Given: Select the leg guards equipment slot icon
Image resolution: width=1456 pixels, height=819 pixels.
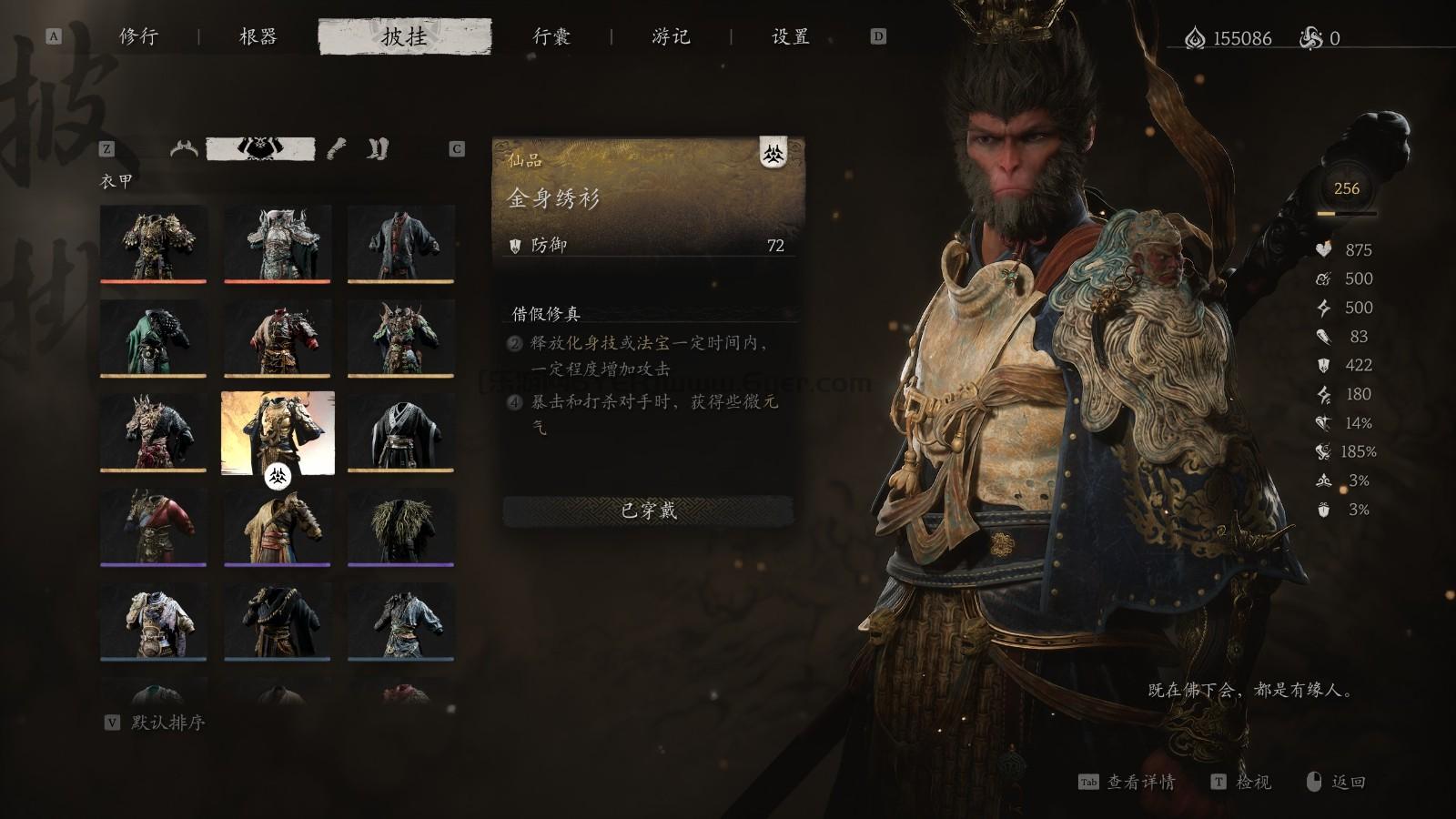Looking at the screenshot, I should [x=377, y=149].
